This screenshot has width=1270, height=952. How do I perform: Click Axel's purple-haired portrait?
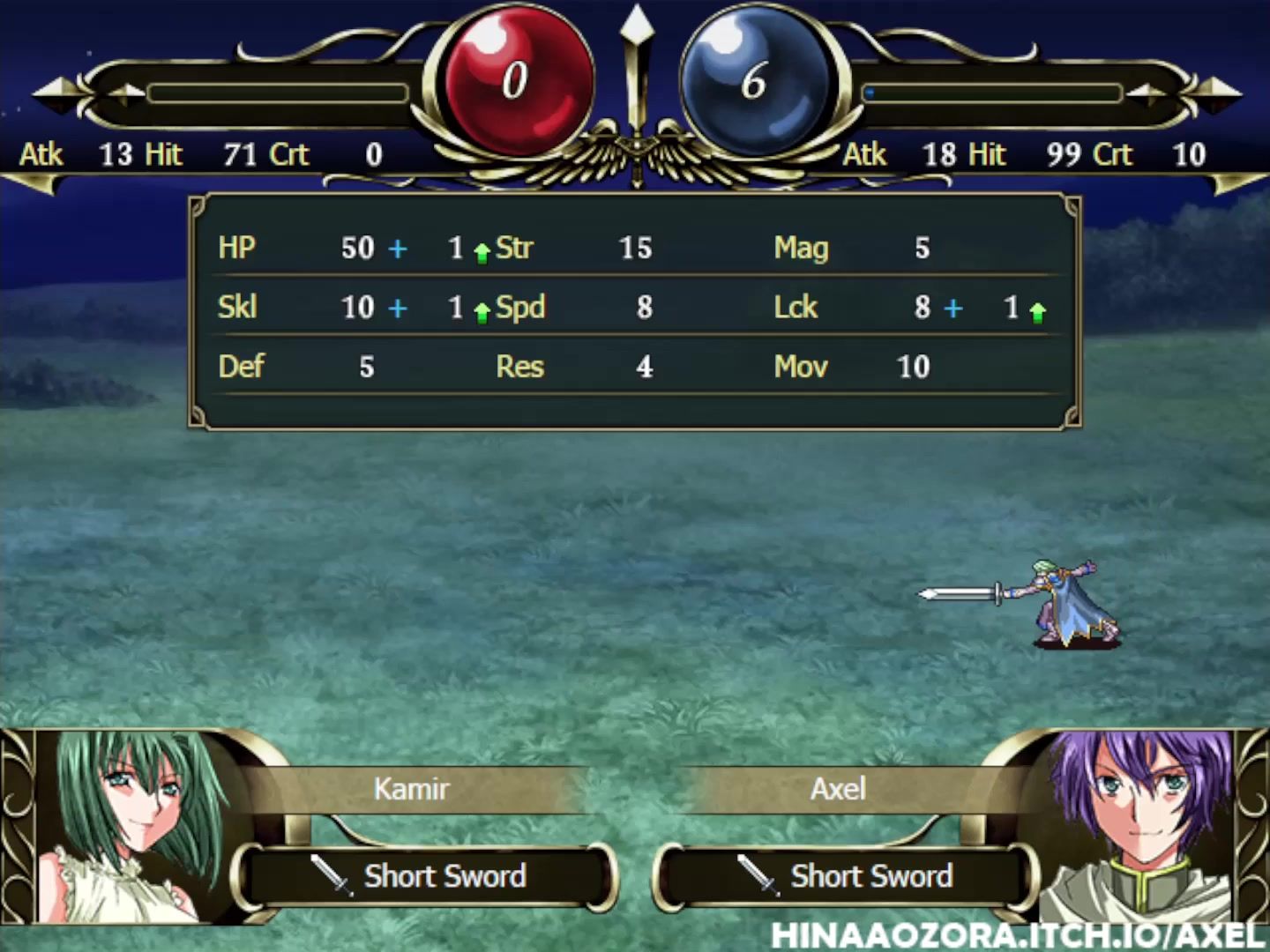(1140, 820)
